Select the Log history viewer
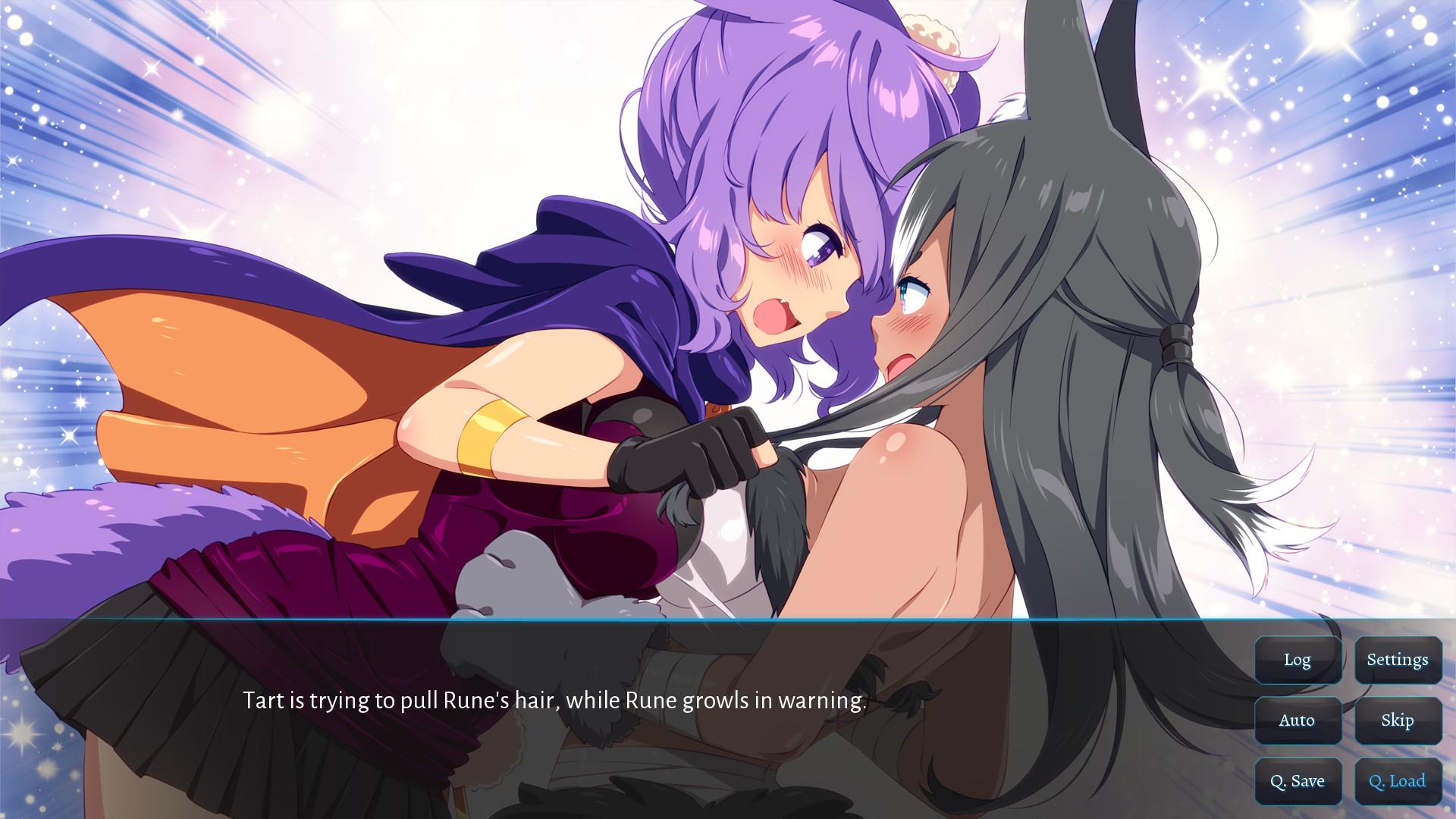 click(1298, 660)
